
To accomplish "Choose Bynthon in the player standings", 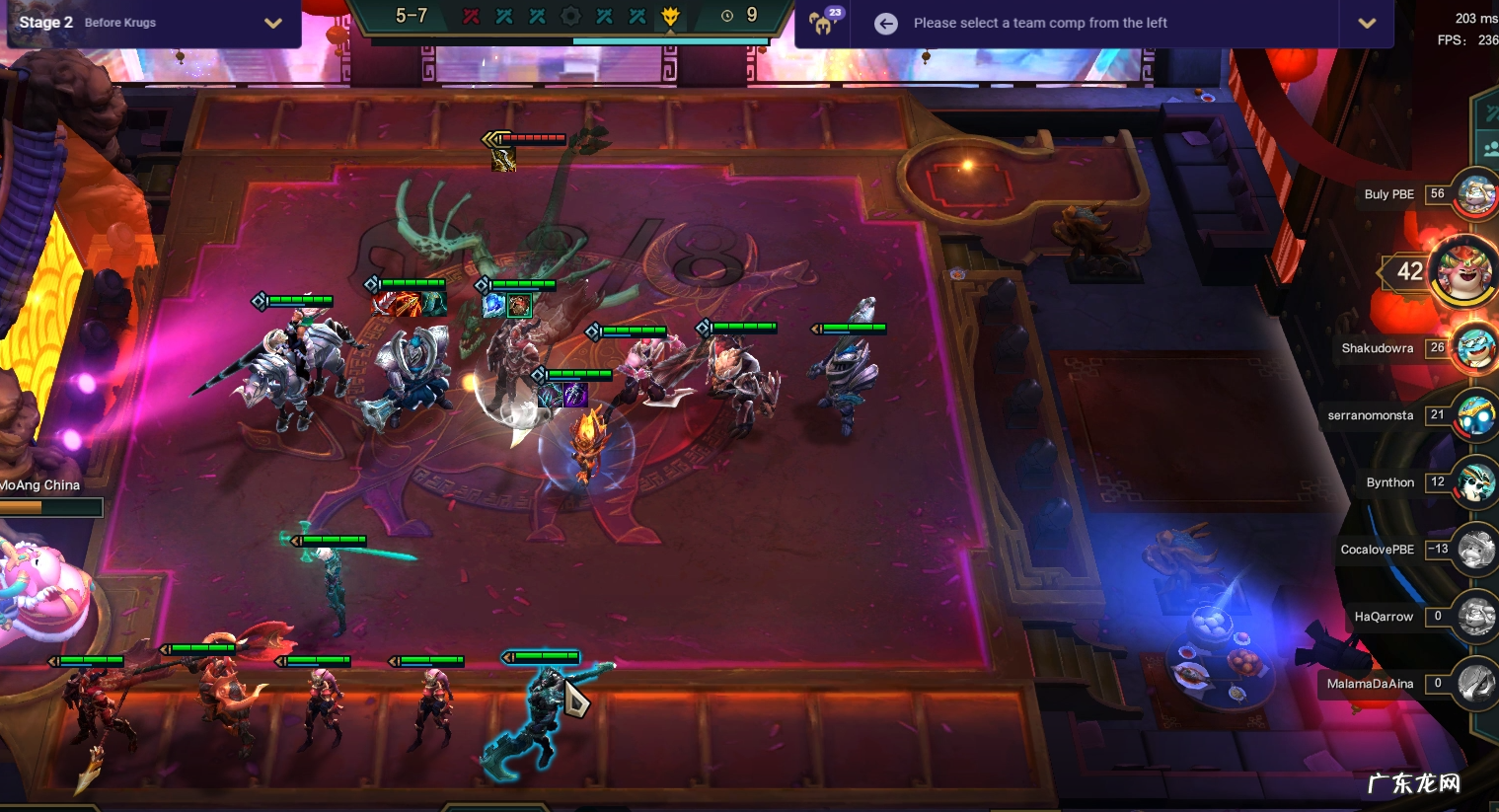I will [x=1475, y=482].
